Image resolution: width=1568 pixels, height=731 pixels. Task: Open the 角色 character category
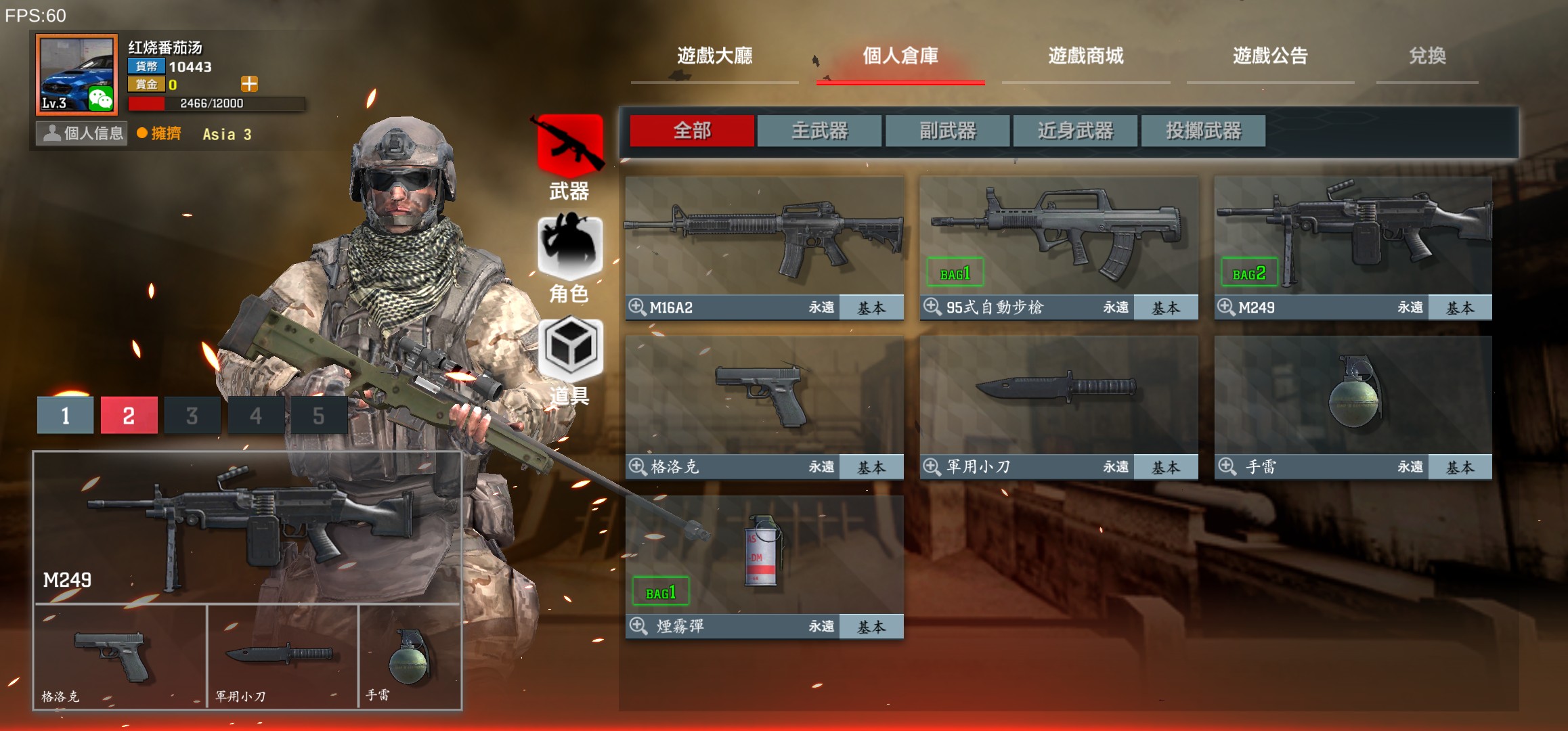(x=570, y=259)
